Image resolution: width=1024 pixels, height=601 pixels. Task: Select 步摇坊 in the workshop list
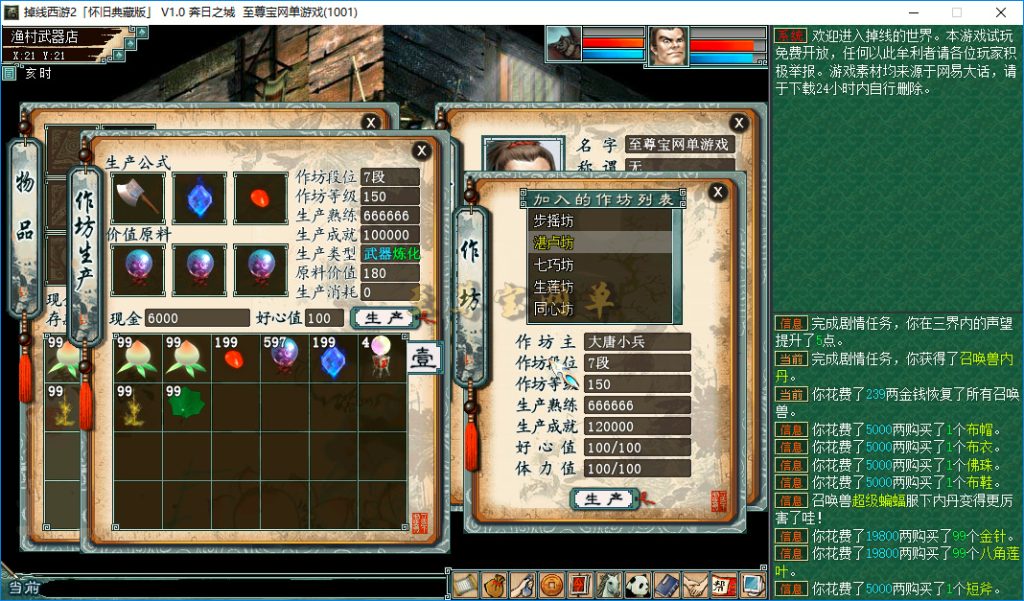[553, 221]
